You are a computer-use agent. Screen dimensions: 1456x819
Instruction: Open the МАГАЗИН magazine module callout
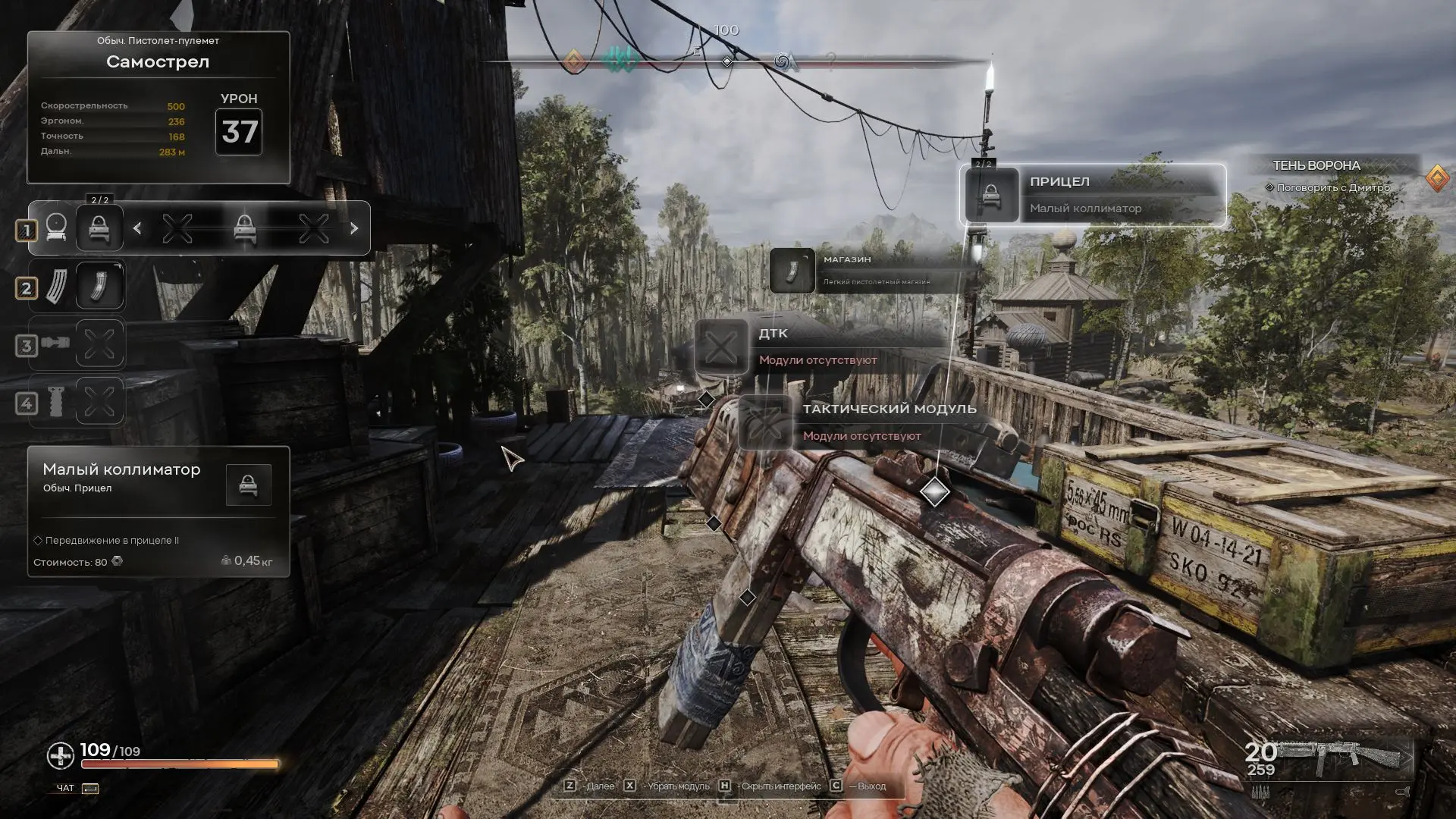[872, 270]
